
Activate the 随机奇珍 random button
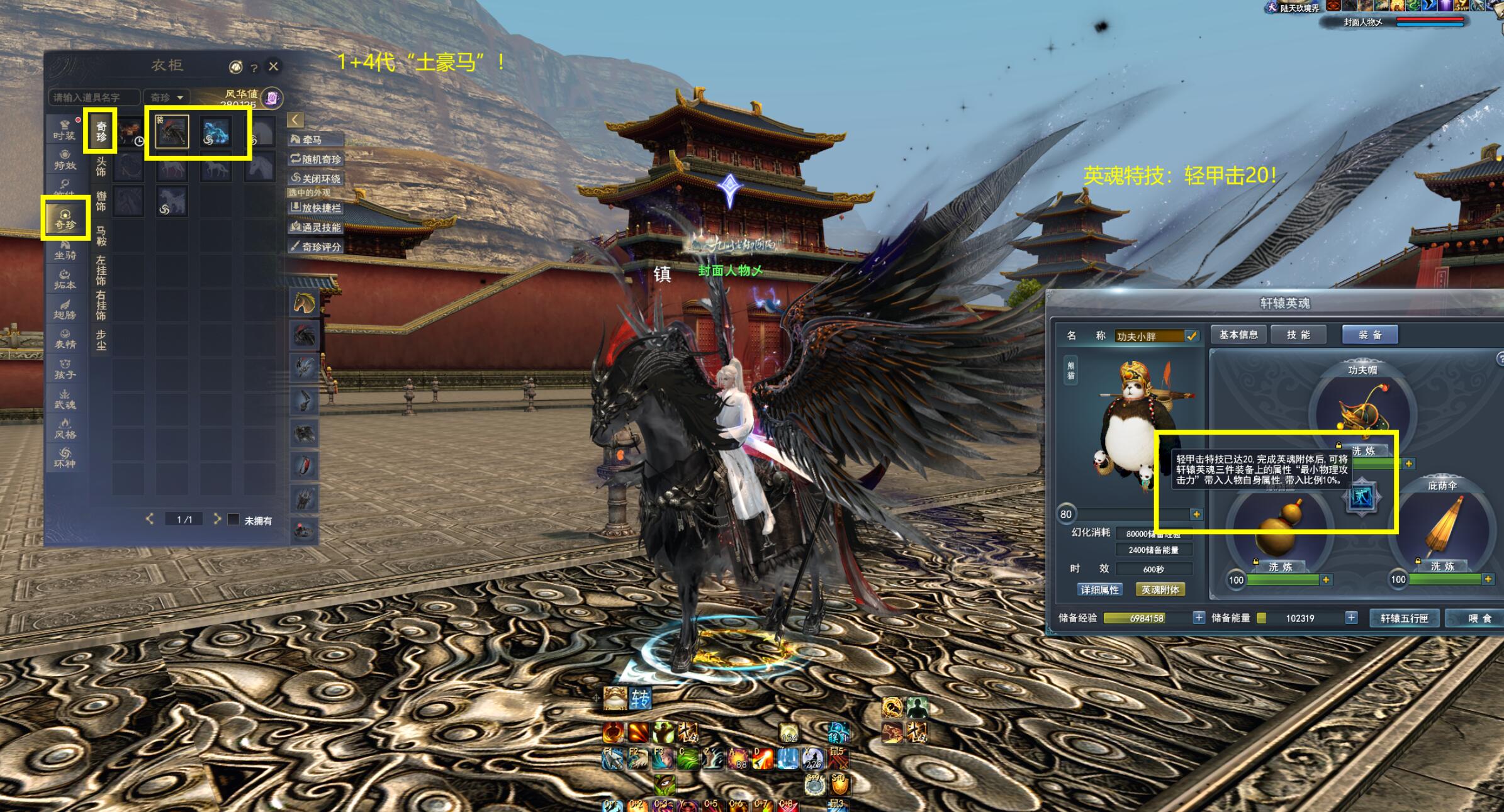(x=316, y=159)
